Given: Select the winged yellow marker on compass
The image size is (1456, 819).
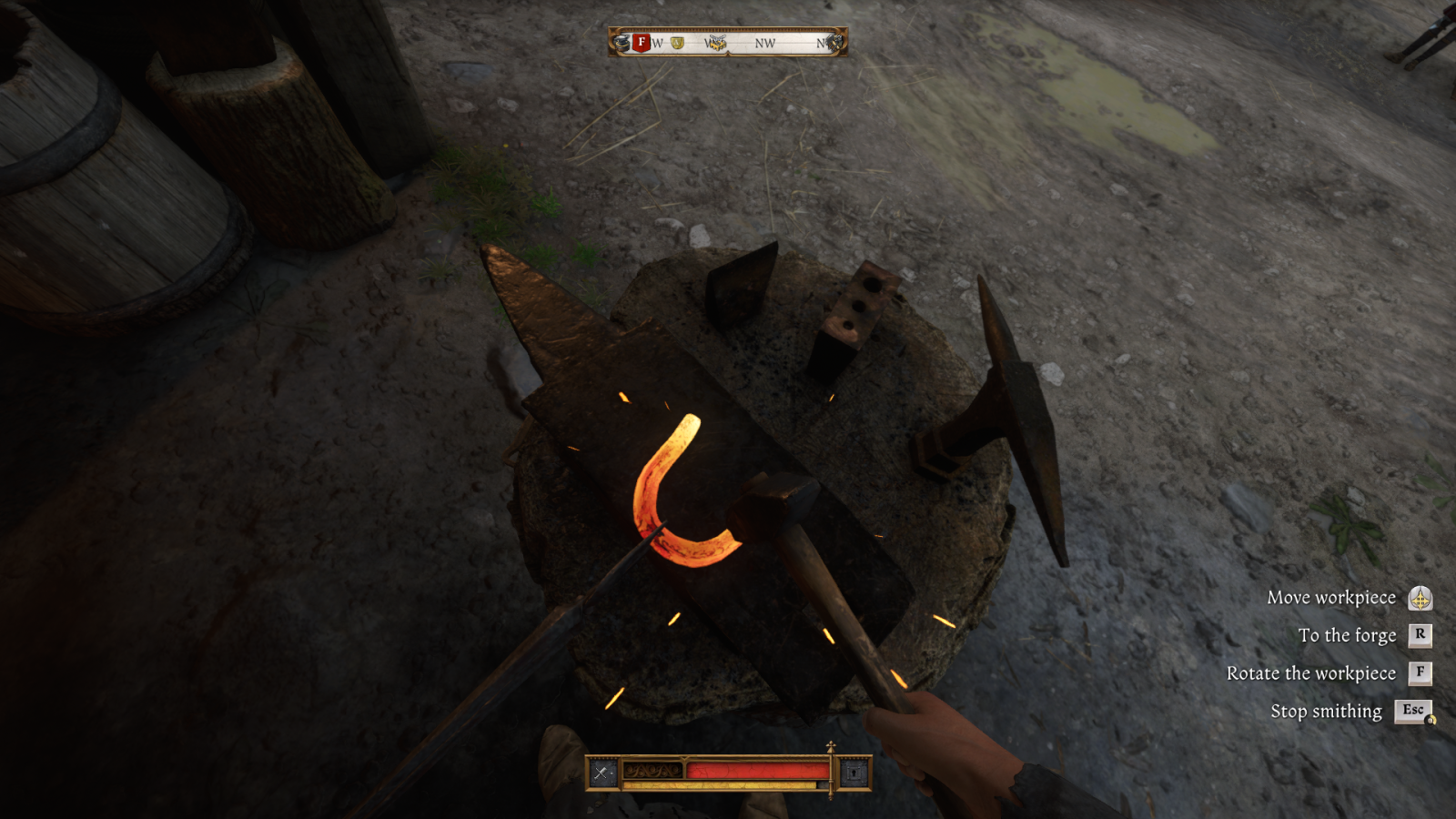Looking at the screenshot, I should click(716, 43).
